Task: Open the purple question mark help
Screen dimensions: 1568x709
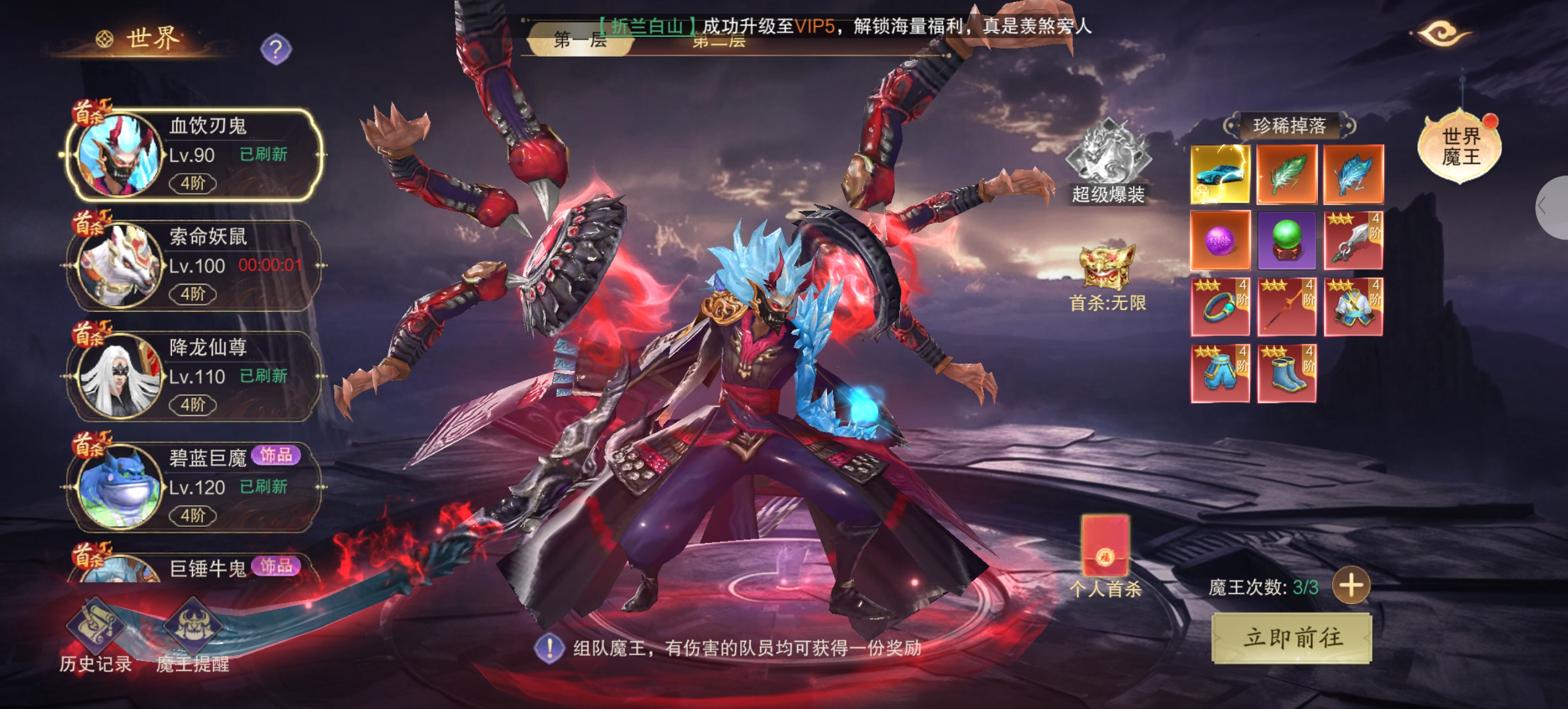Action: click(x=276, y=49)
